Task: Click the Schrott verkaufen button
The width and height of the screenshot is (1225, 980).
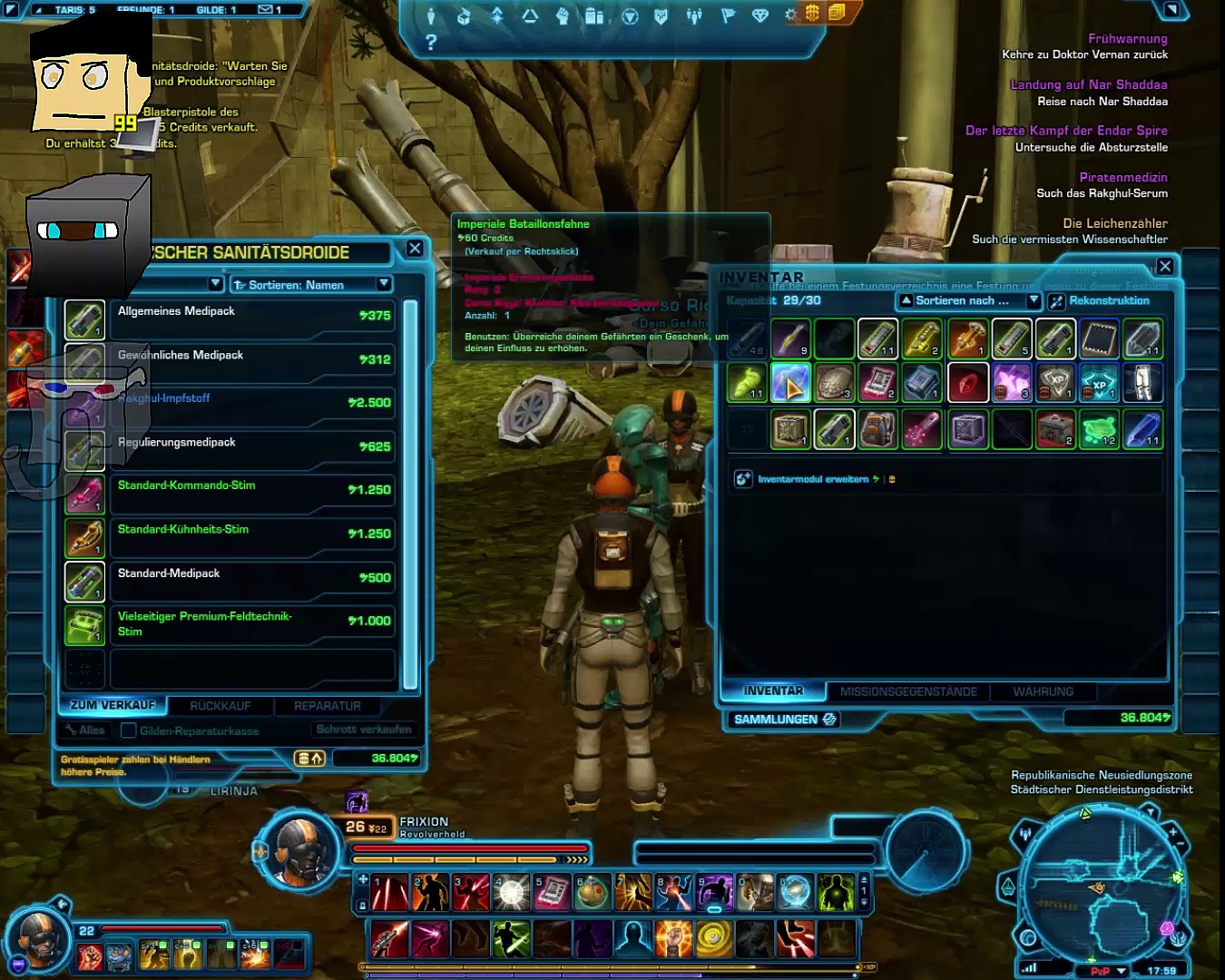Action: click(364, 730)
